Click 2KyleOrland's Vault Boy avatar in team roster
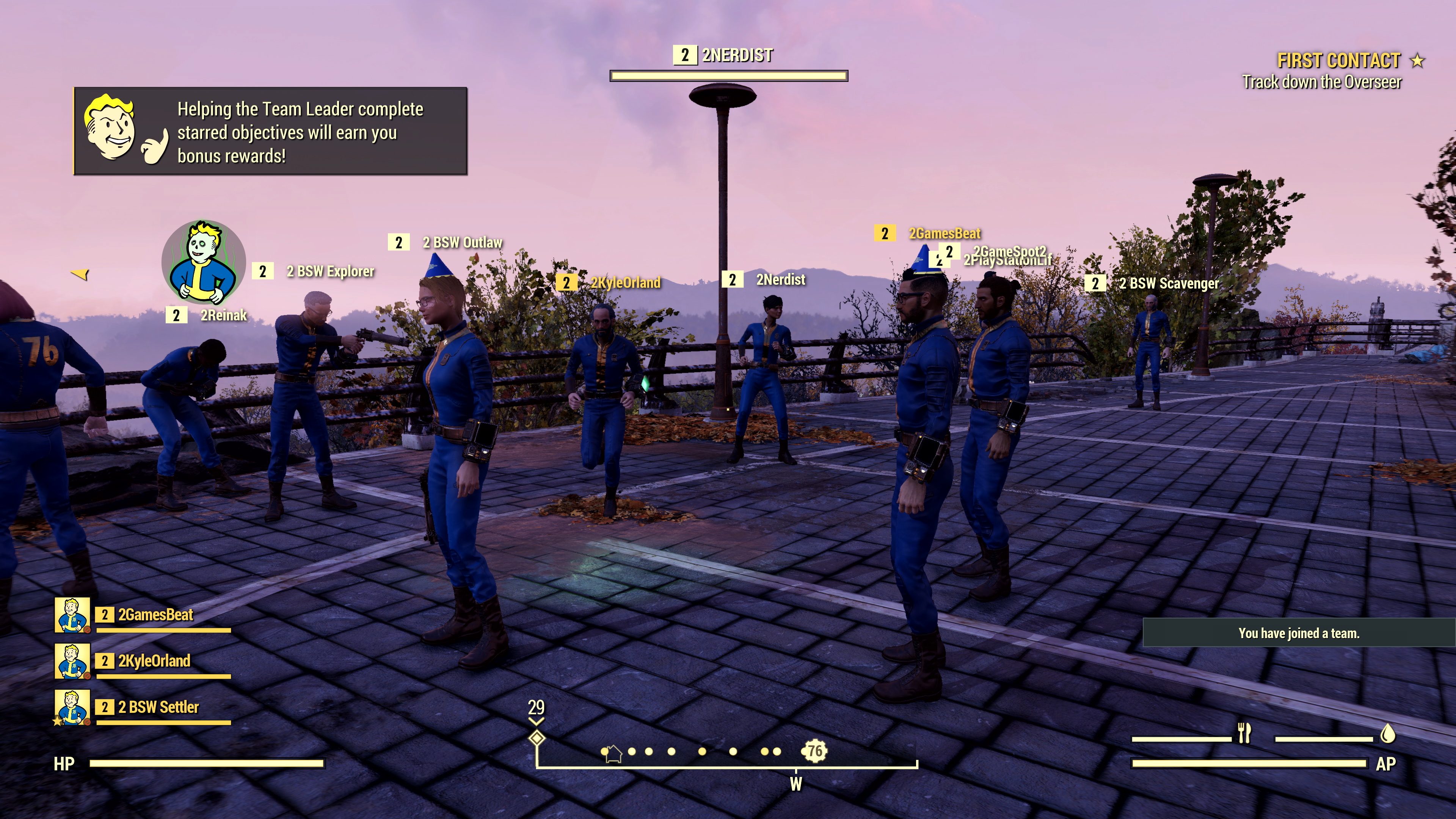This screenshot has height=819, width=1456. tap(72, 662)
